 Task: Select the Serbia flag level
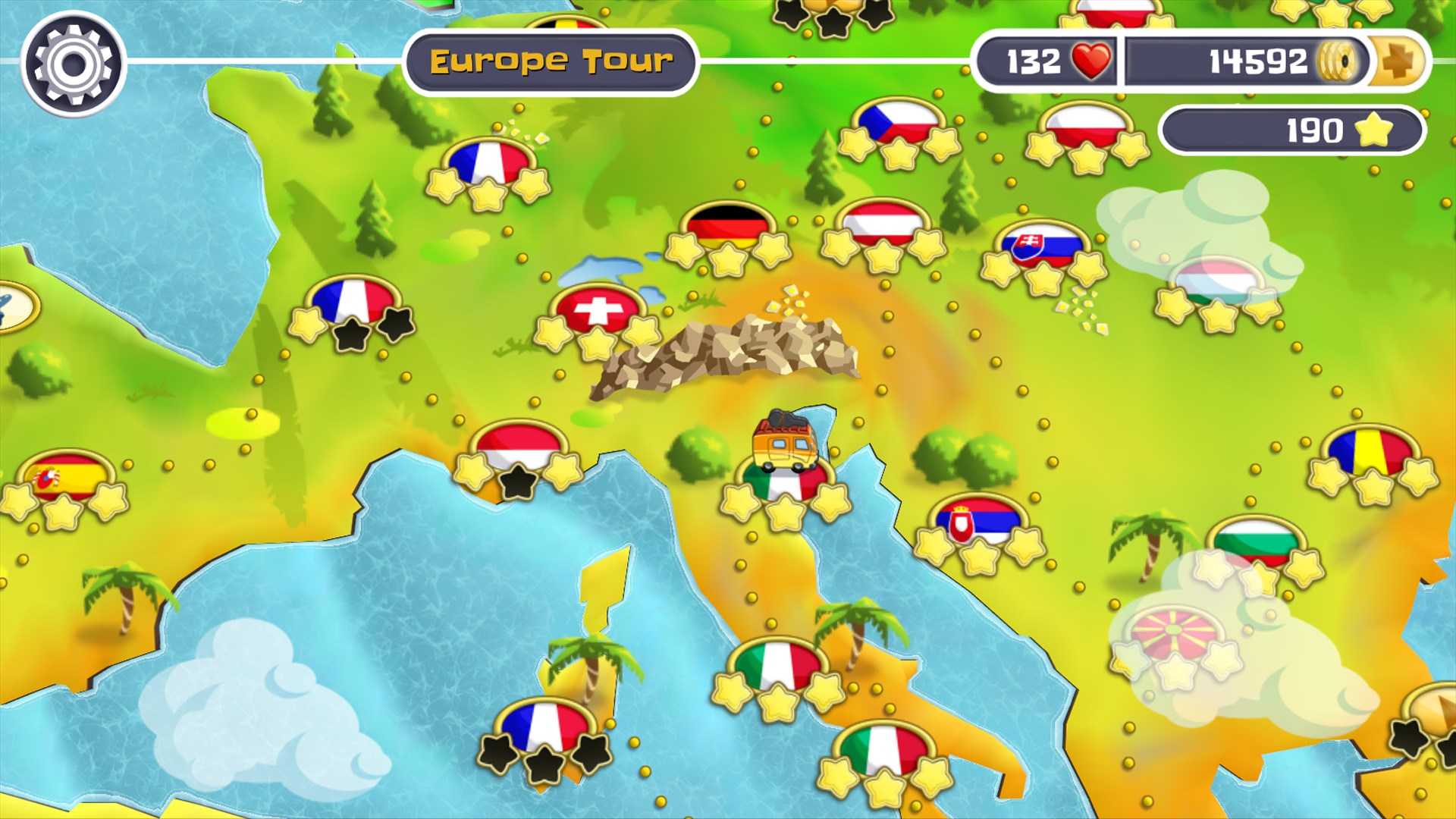coord(978,521)
